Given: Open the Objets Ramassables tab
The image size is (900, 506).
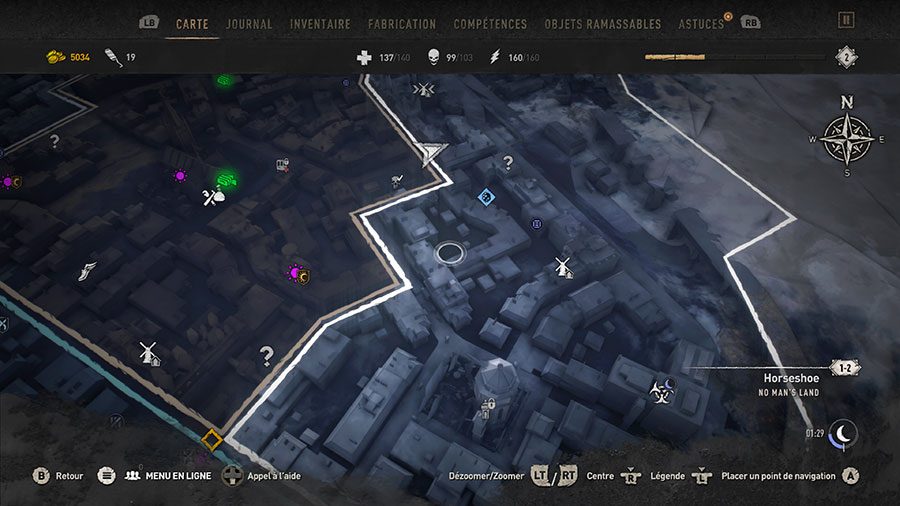Looking at the screenshot, I should point(603,23).
